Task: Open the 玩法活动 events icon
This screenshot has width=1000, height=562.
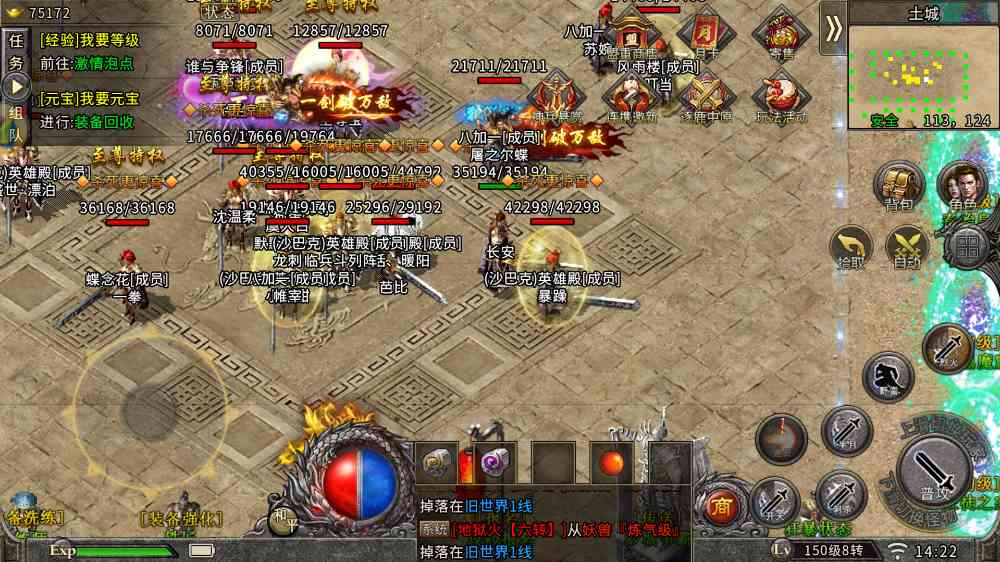Action: pos(781,98)
